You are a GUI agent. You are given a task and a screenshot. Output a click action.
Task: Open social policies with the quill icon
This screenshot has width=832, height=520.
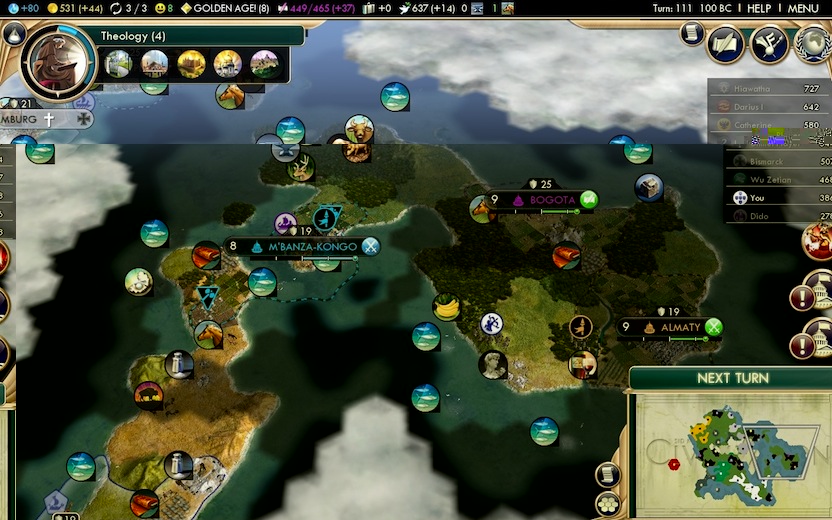pos(727,43)
